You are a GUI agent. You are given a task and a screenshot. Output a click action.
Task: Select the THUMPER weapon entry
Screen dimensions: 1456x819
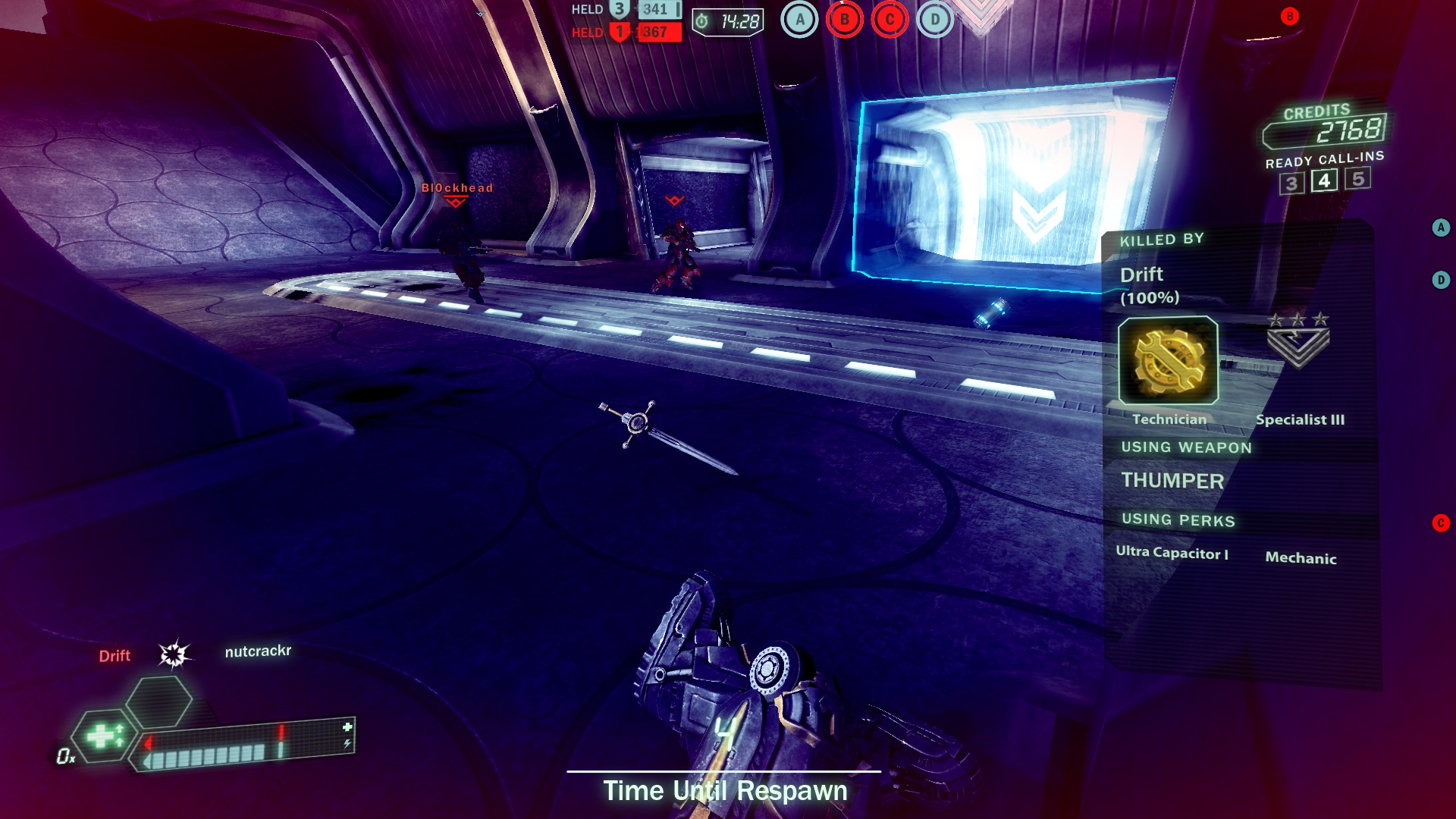coord(1172,481)
